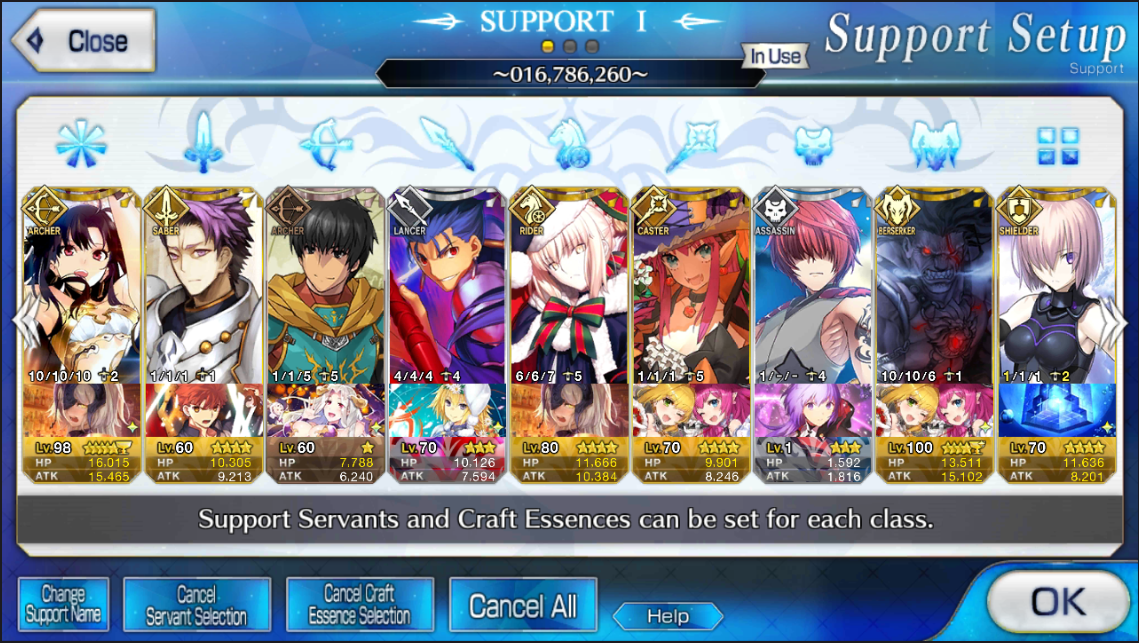This screenshot has height=643, width=1139.
Task: Select the level 98 Archer servant card
Action: pos(82,290)
